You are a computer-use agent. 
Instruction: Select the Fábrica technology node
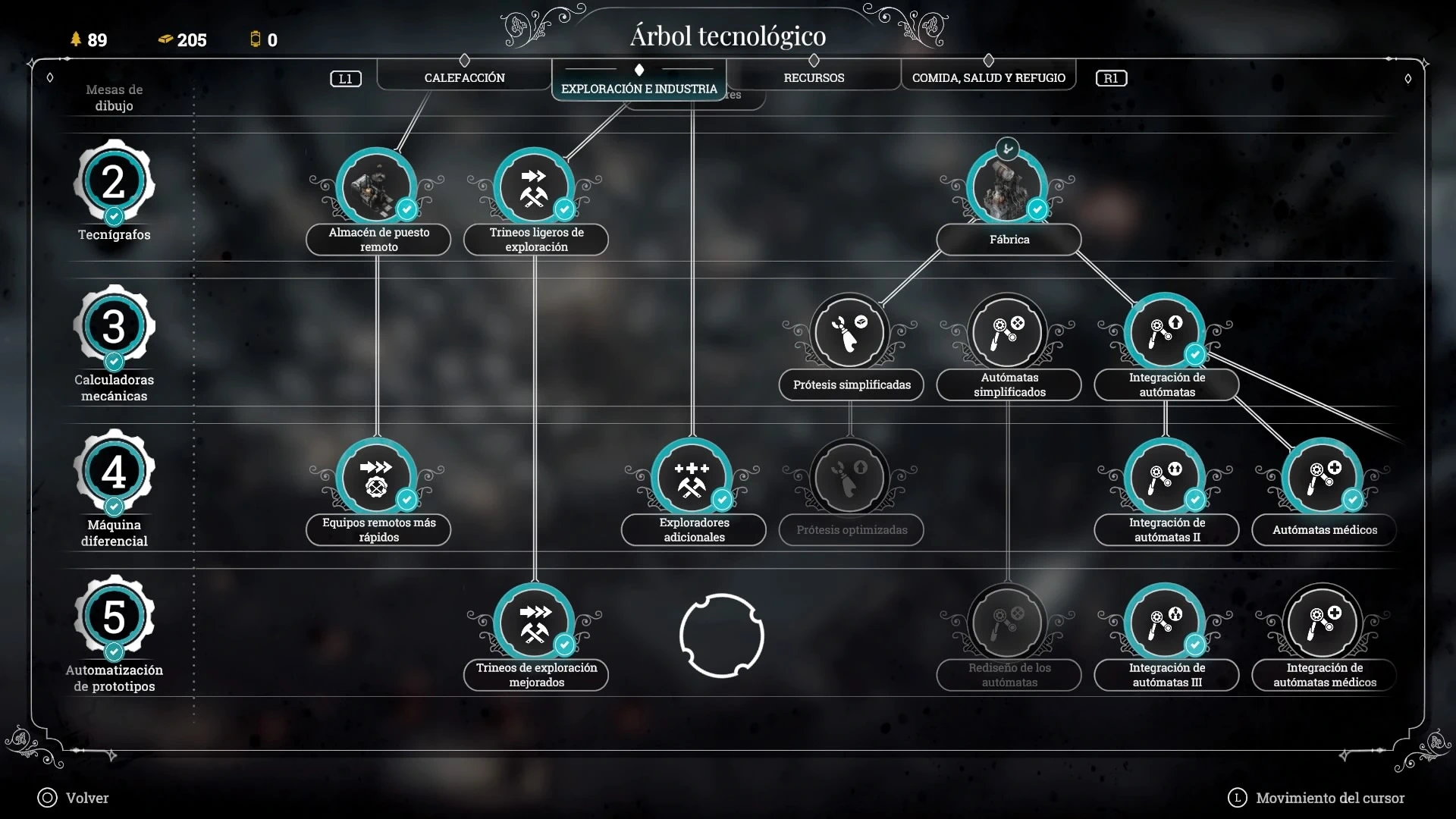point(1007,187)
